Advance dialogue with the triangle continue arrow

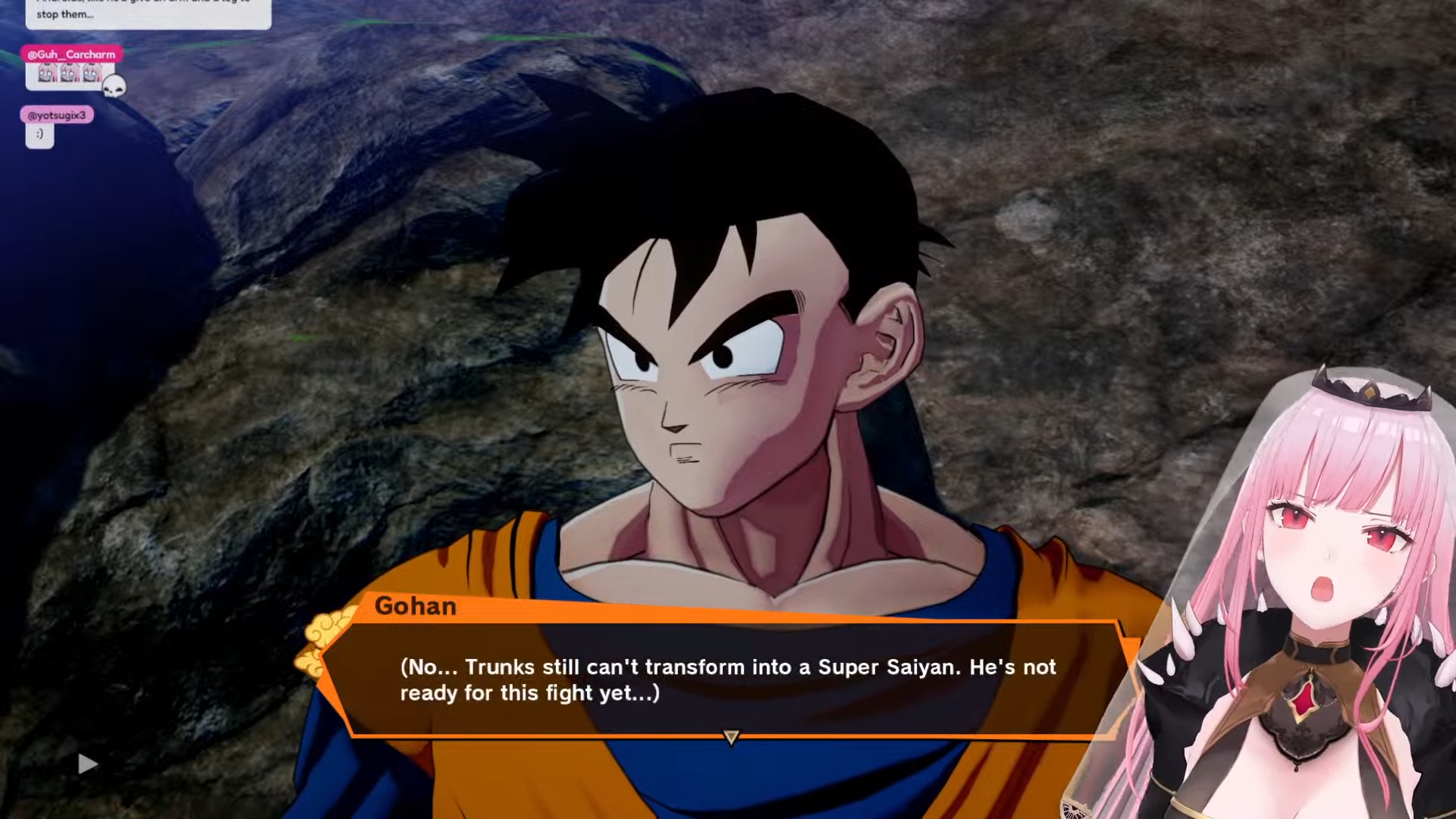pyautogui.click(x=731, y=737)
